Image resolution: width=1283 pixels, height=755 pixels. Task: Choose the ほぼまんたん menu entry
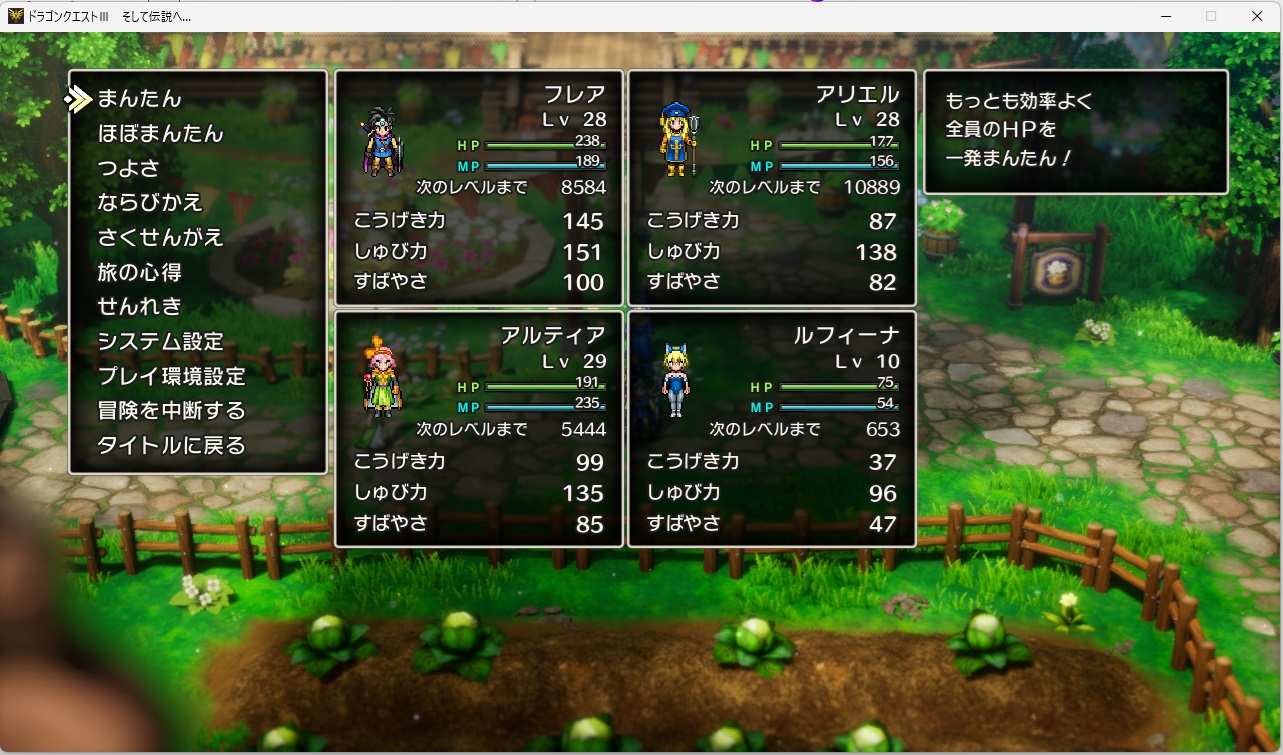(160, 134)
